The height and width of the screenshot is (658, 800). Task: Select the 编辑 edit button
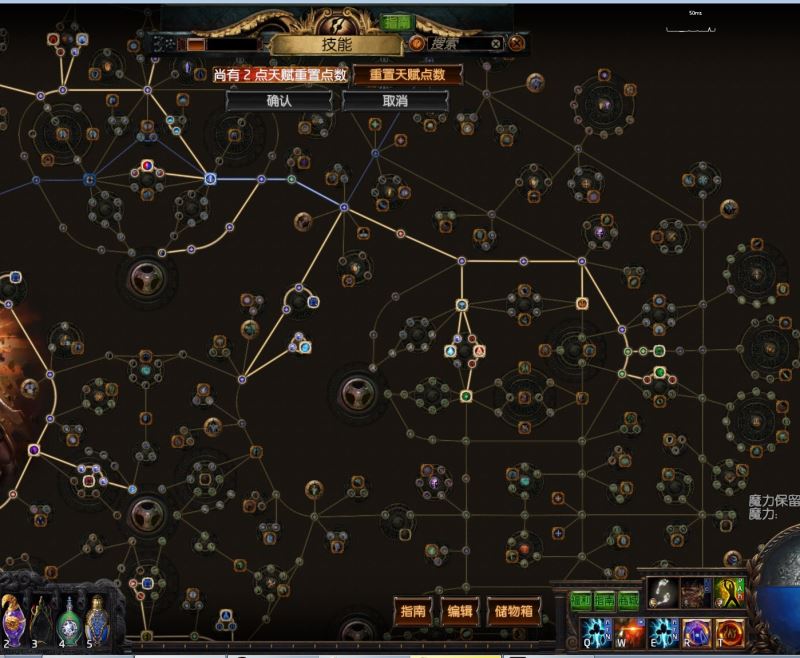coord(460,611)
